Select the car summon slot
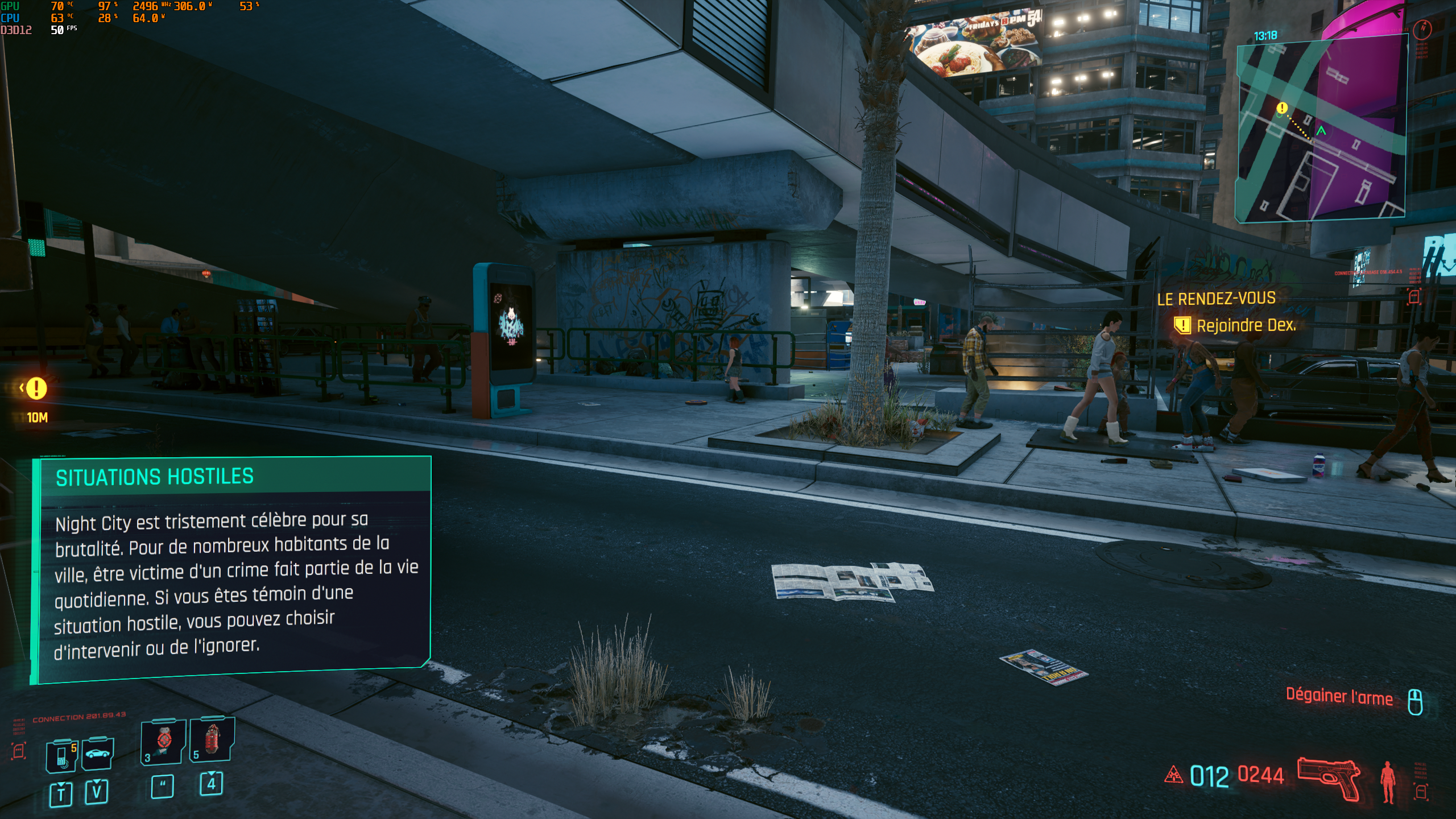 pyautogui.click(x=97, y=755)
